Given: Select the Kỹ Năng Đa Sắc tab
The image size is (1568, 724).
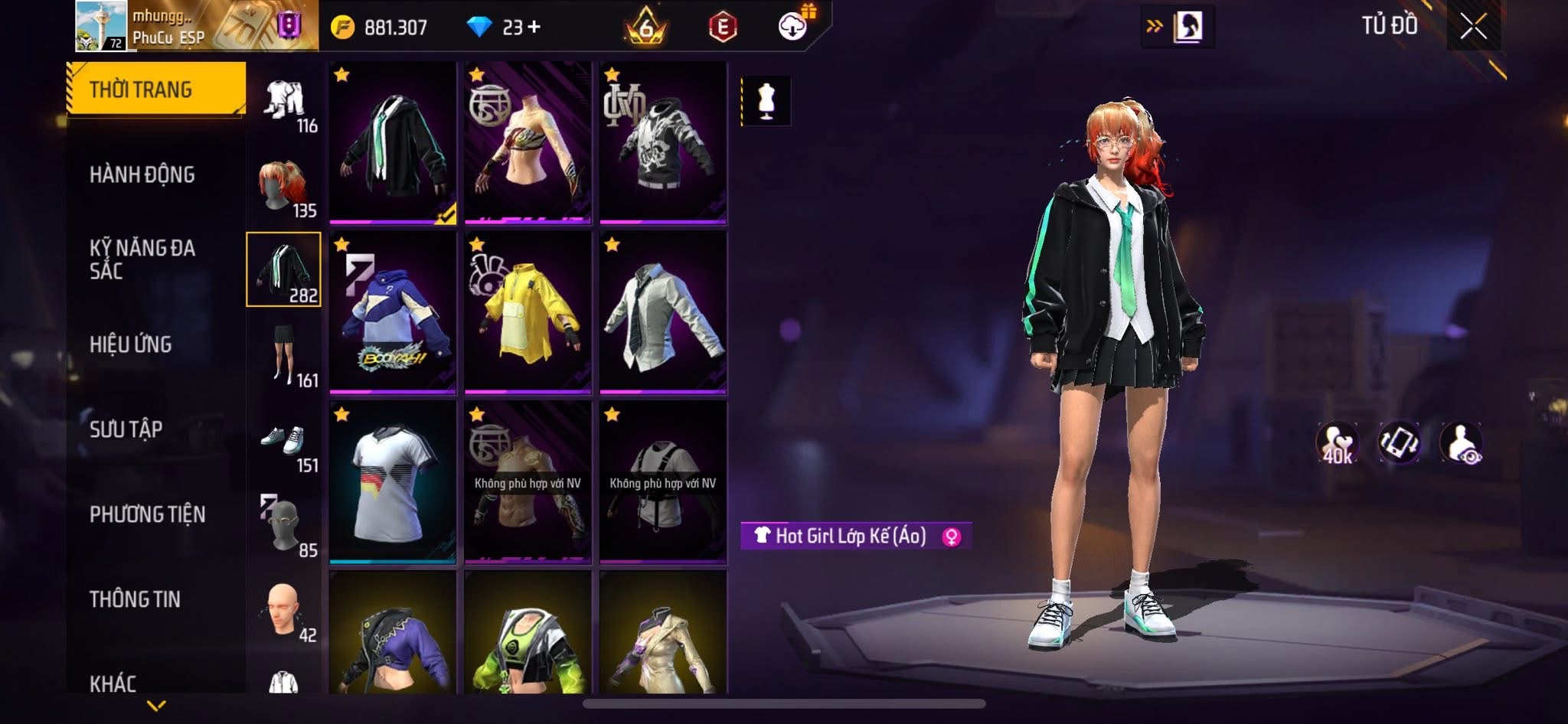Looking at the screenshot, I should [x=142, y=259].
